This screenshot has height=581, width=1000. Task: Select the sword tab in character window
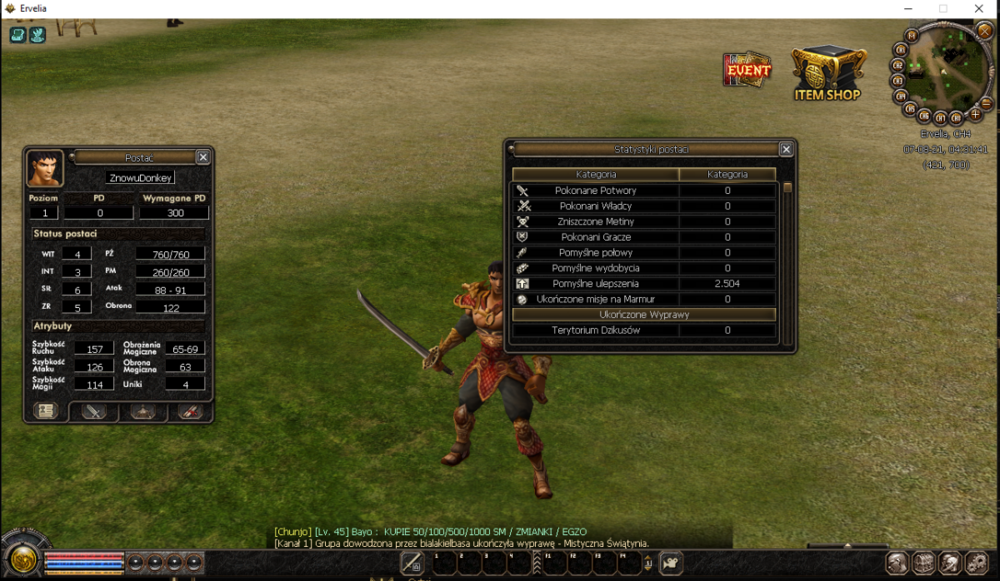pyautogui.click(x=94, y=411)
